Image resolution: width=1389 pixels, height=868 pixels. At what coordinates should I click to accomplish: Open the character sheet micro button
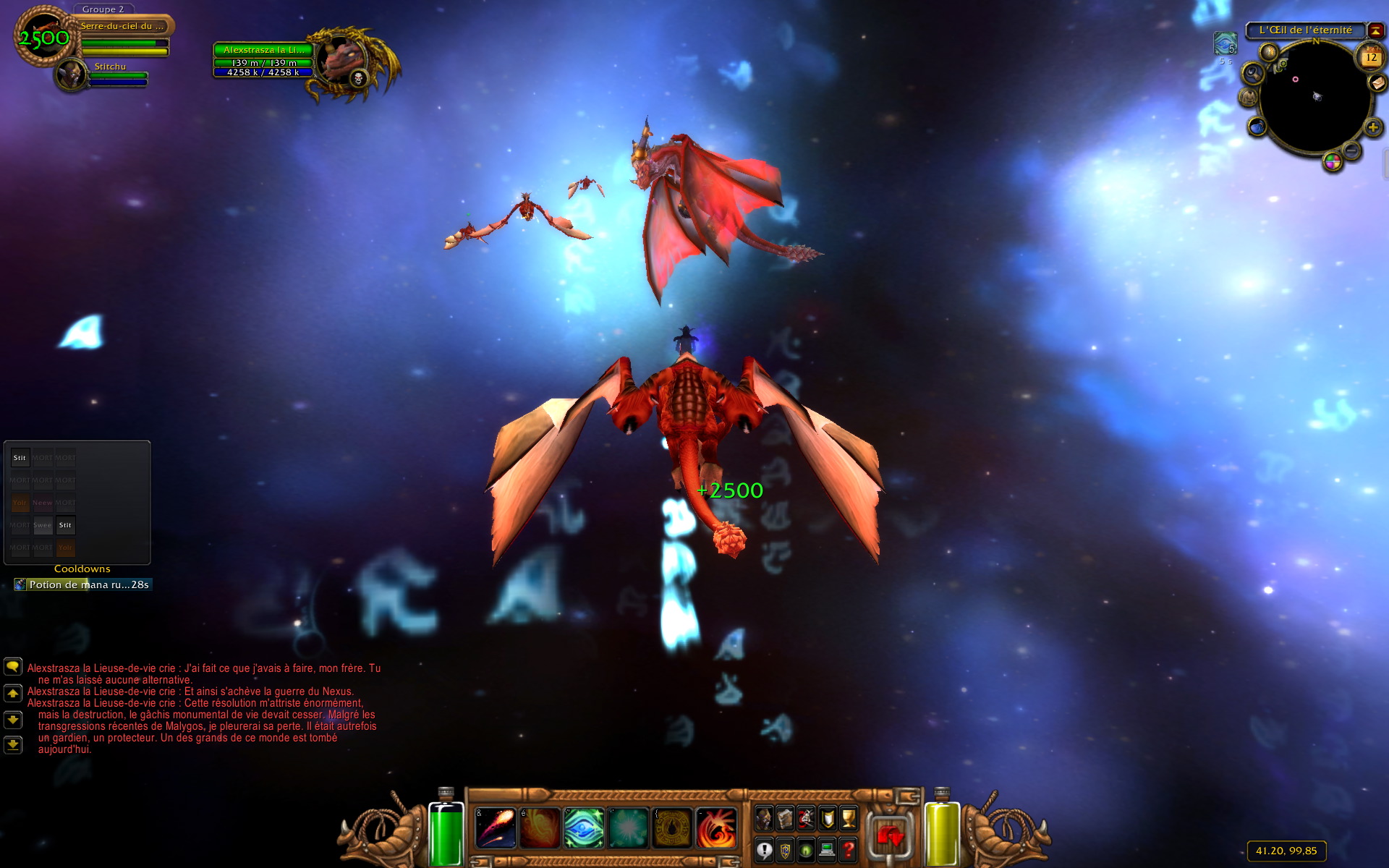(x=764, y=818)
